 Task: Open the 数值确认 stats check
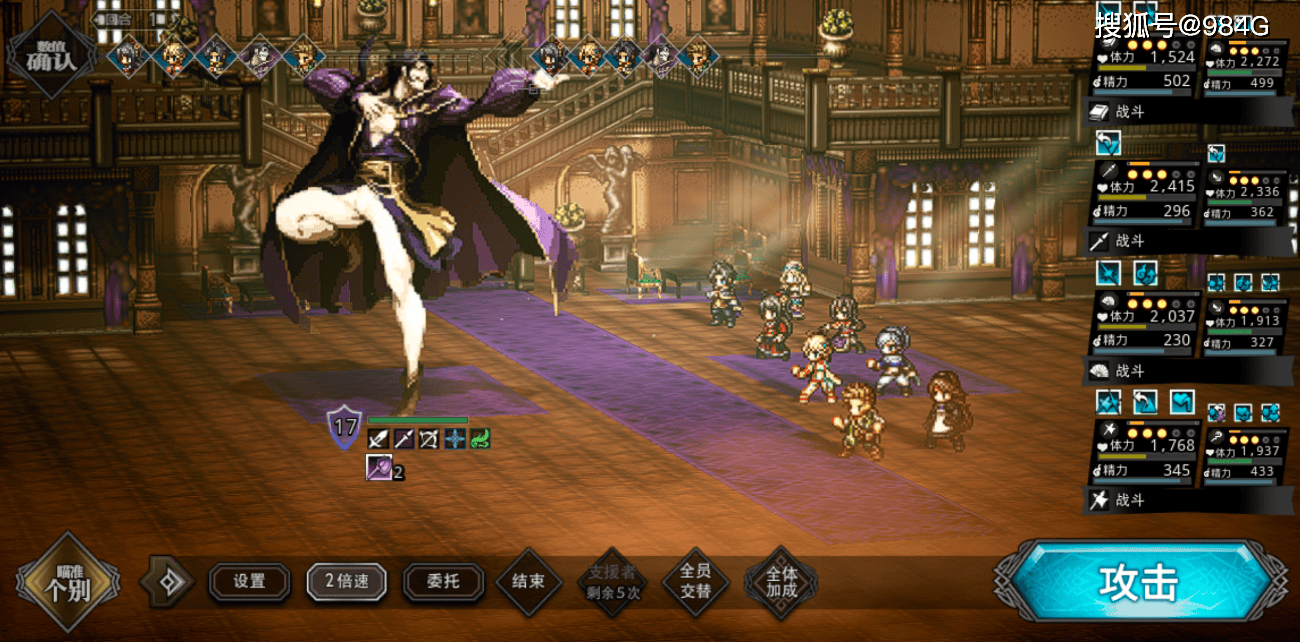(51, 54)
